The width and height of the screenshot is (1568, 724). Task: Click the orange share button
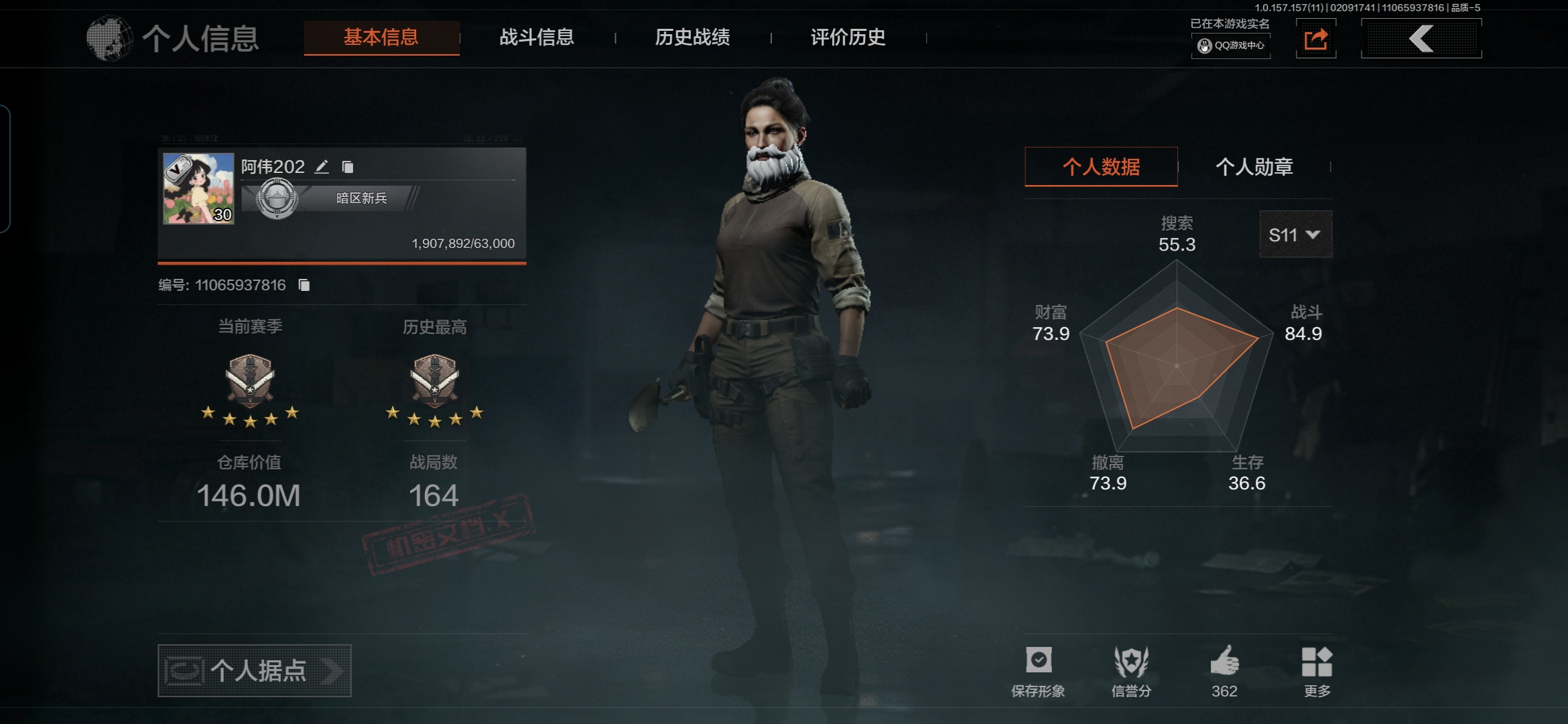point(1315,39)
